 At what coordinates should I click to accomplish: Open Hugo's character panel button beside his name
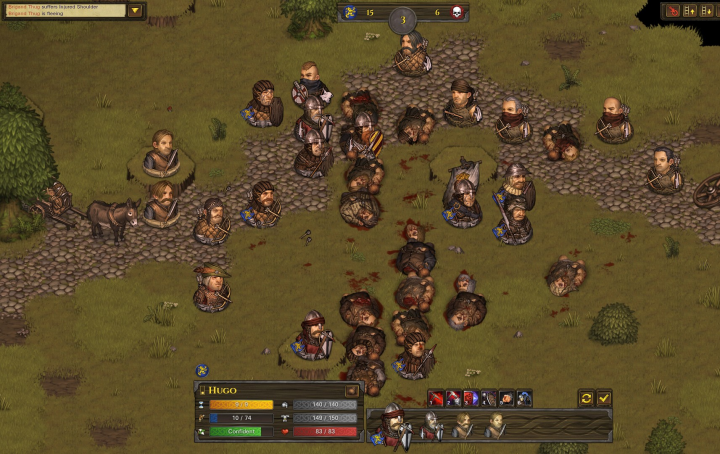pyautogui.click(x=351, y=389)
